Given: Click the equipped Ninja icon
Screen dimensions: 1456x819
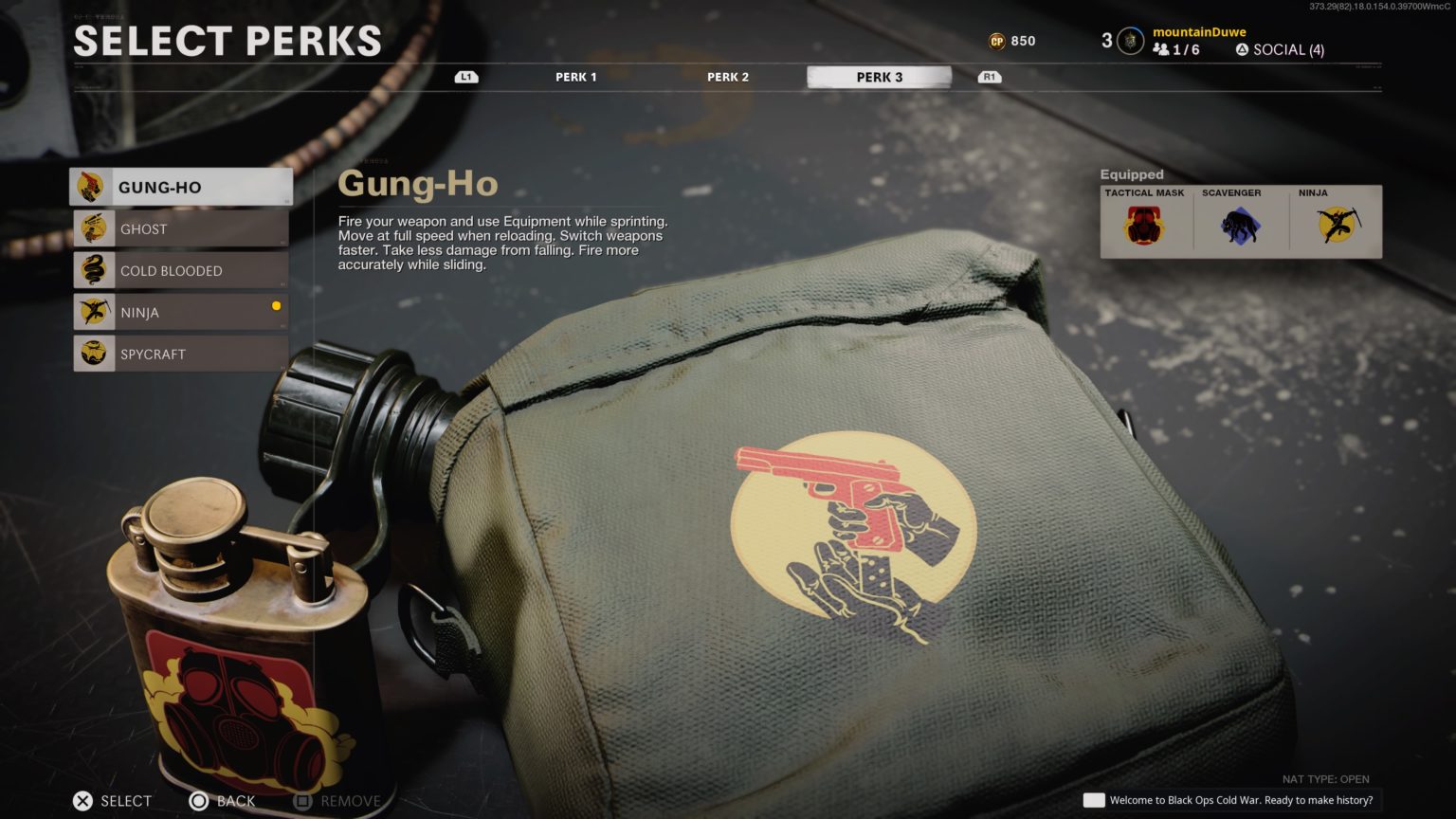Looking at the screenshot, I should [x=1337, y=225].
